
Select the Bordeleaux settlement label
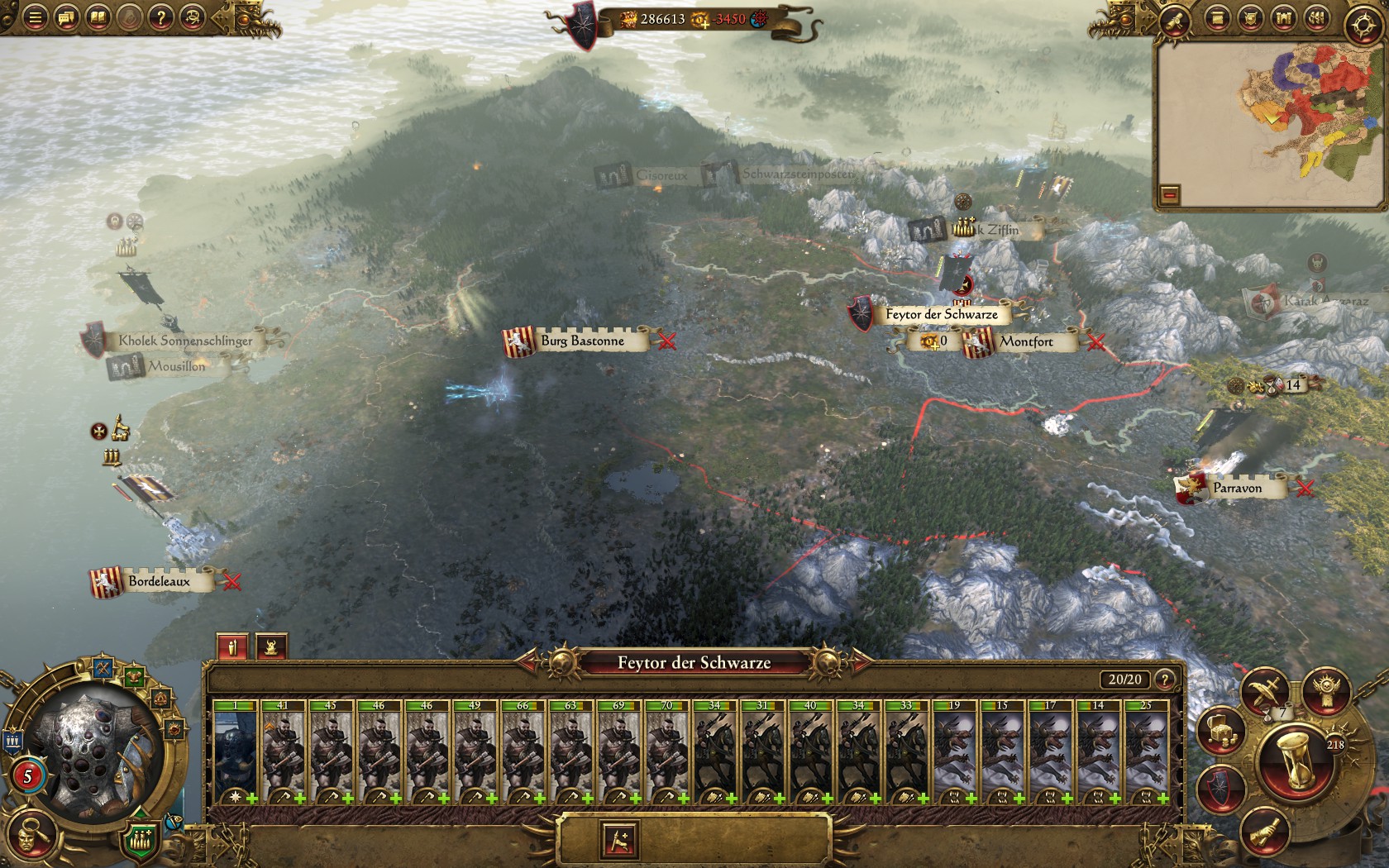tap(159, 581)
